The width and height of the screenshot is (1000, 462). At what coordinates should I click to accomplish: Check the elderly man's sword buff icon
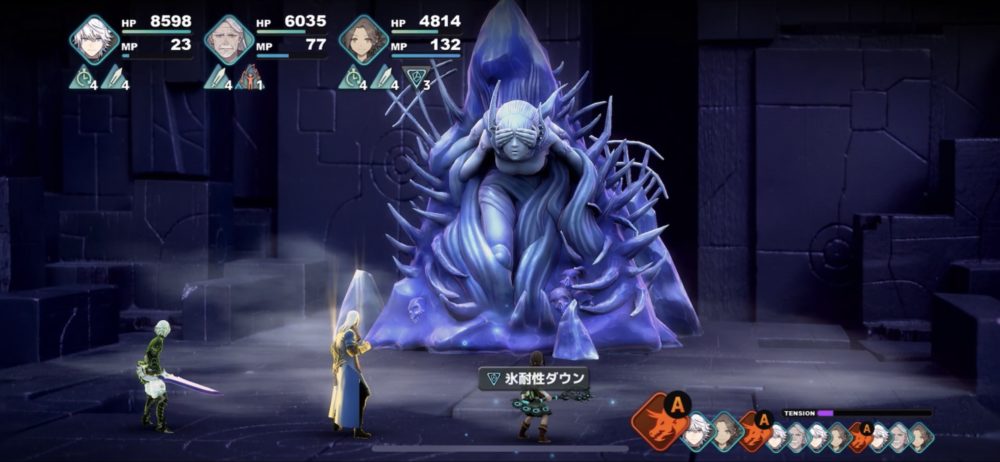(219, 77)
